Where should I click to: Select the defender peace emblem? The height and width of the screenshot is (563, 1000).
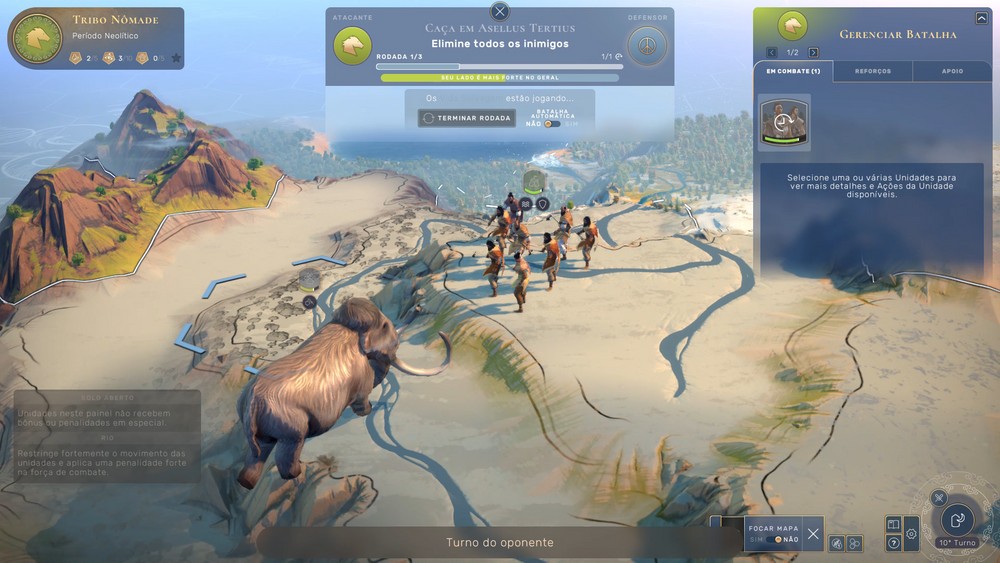(649, 46)
